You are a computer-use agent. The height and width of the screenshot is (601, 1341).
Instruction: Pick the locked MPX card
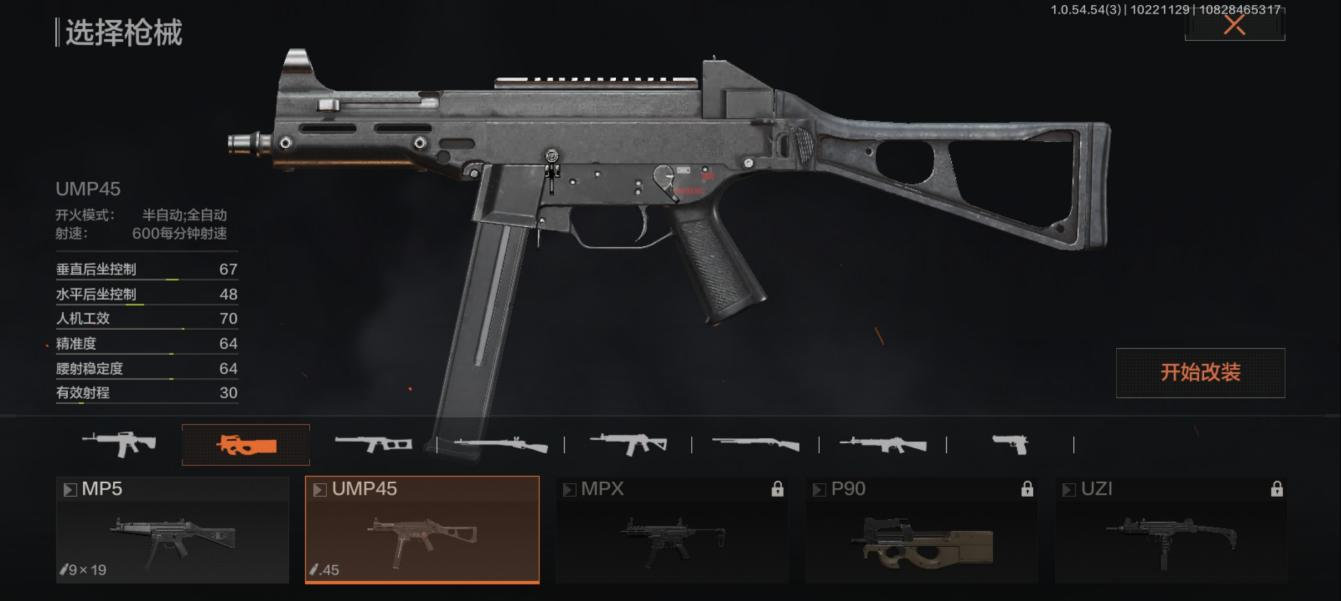point(672,530)
